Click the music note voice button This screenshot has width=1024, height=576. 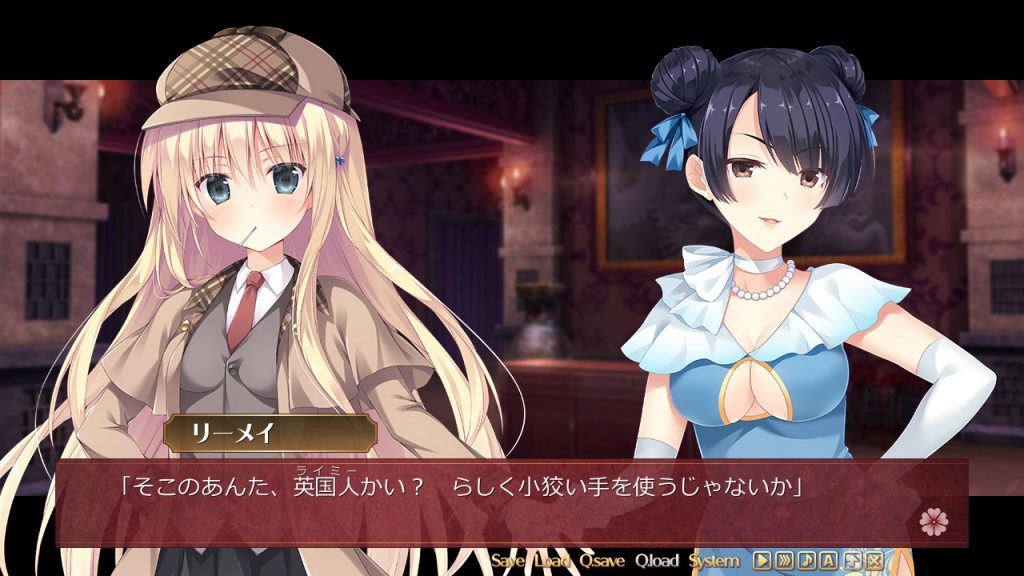pyautogui.click(x=808, y=561)
